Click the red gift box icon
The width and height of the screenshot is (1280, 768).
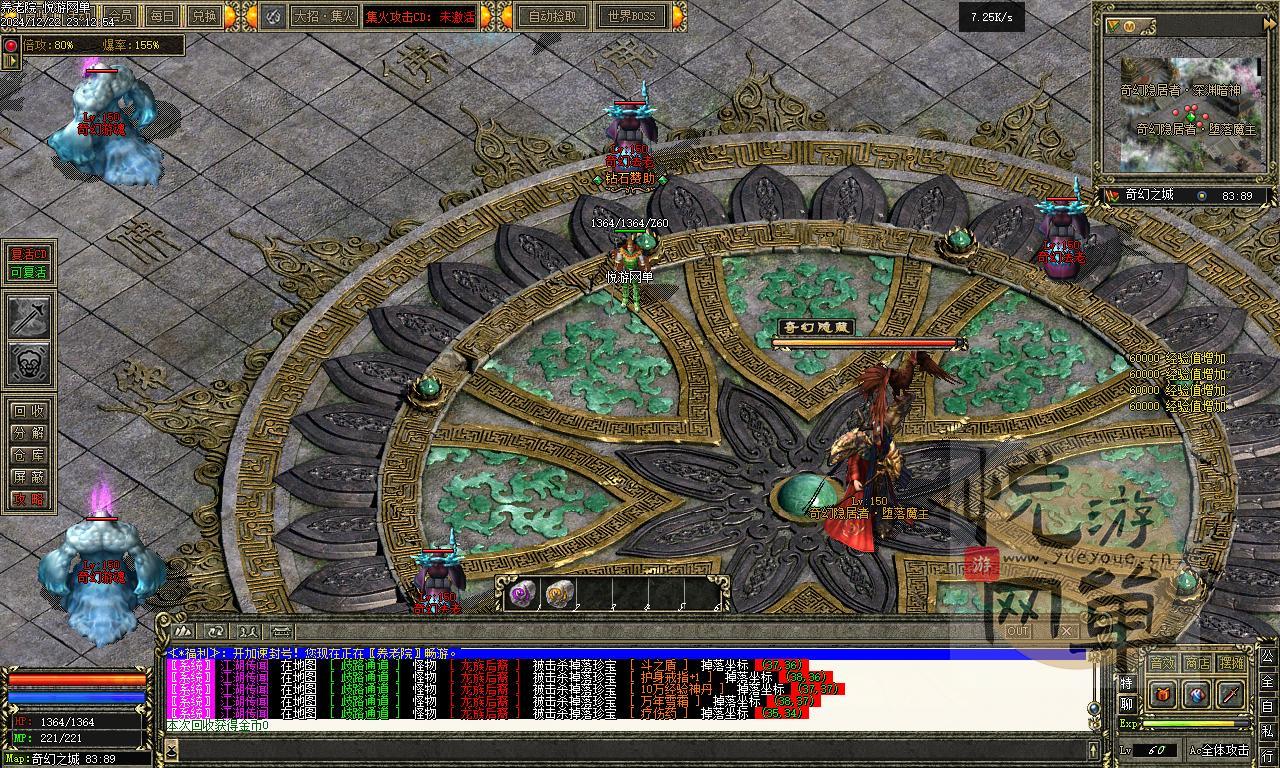[x=1162, y=693]
